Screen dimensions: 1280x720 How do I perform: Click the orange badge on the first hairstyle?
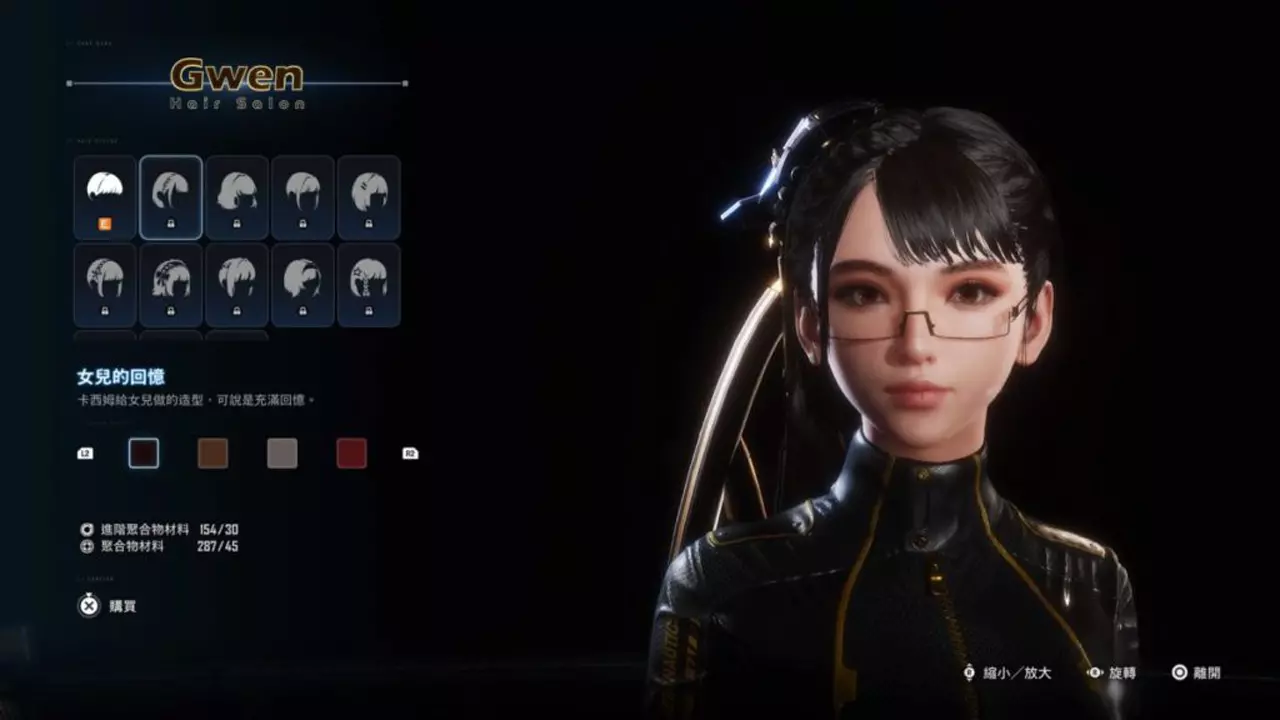(x=103, y=224)
